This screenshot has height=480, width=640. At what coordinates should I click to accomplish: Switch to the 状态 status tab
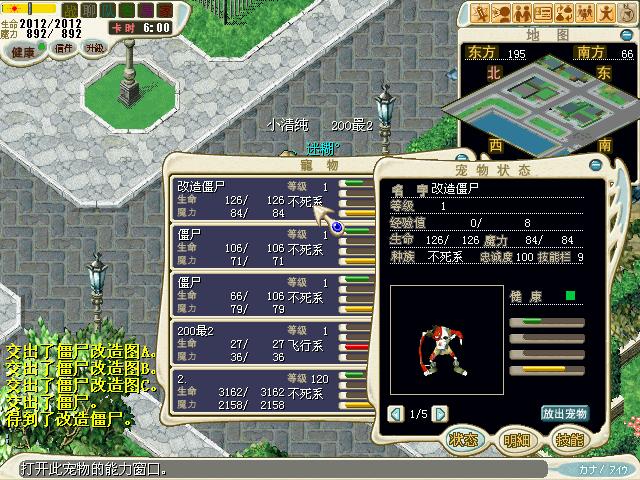pos(462,440)
